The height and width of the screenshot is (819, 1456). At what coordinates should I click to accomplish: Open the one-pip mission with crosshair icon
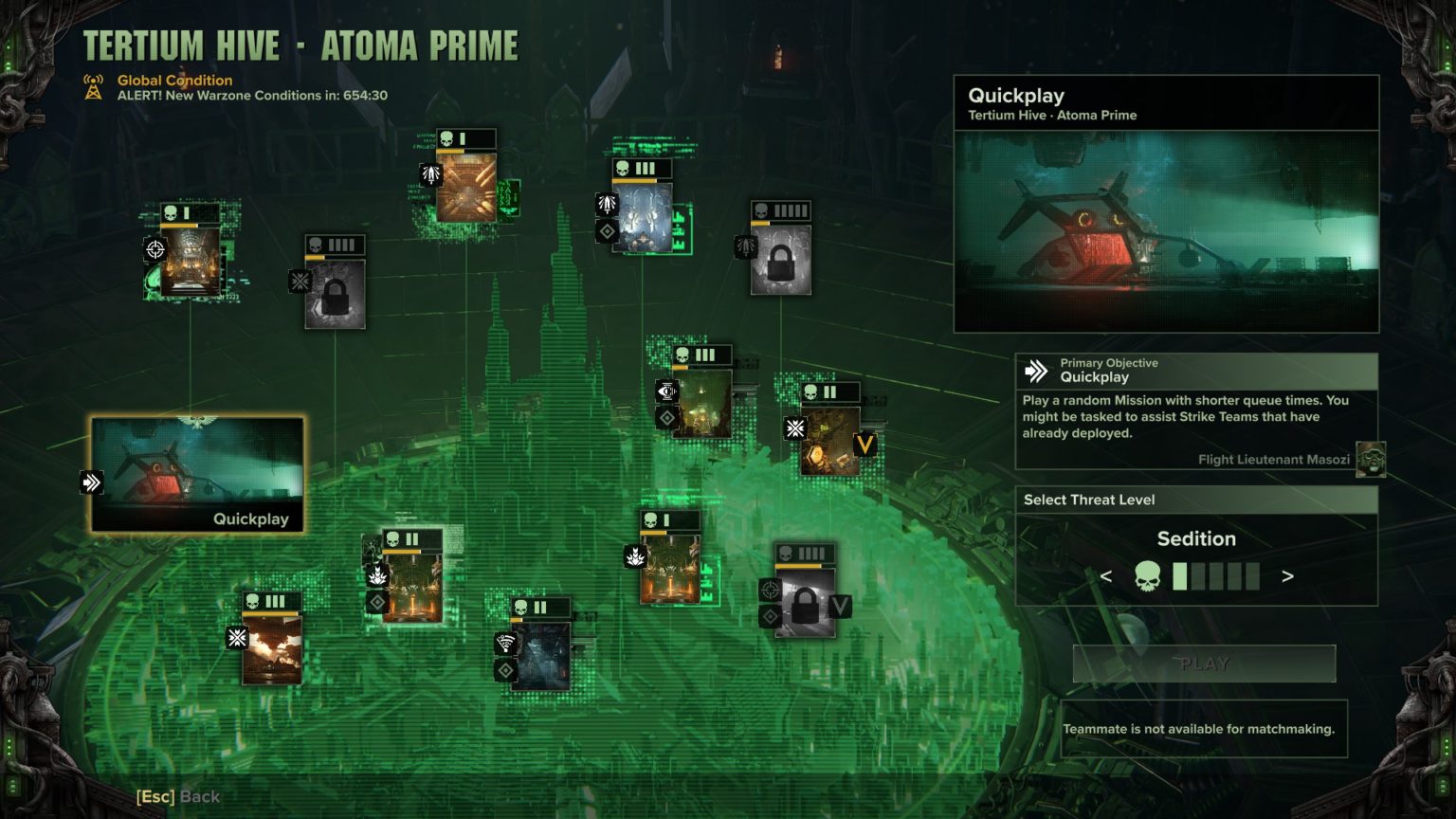pos(190,261)
